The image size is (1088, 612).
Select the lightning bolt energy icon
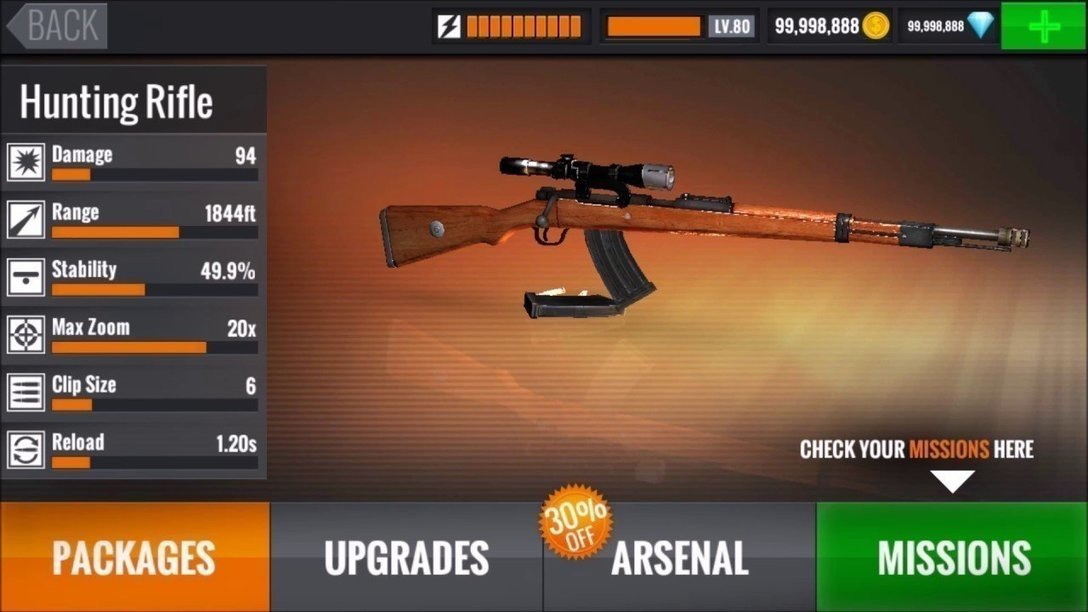point(450,26)
